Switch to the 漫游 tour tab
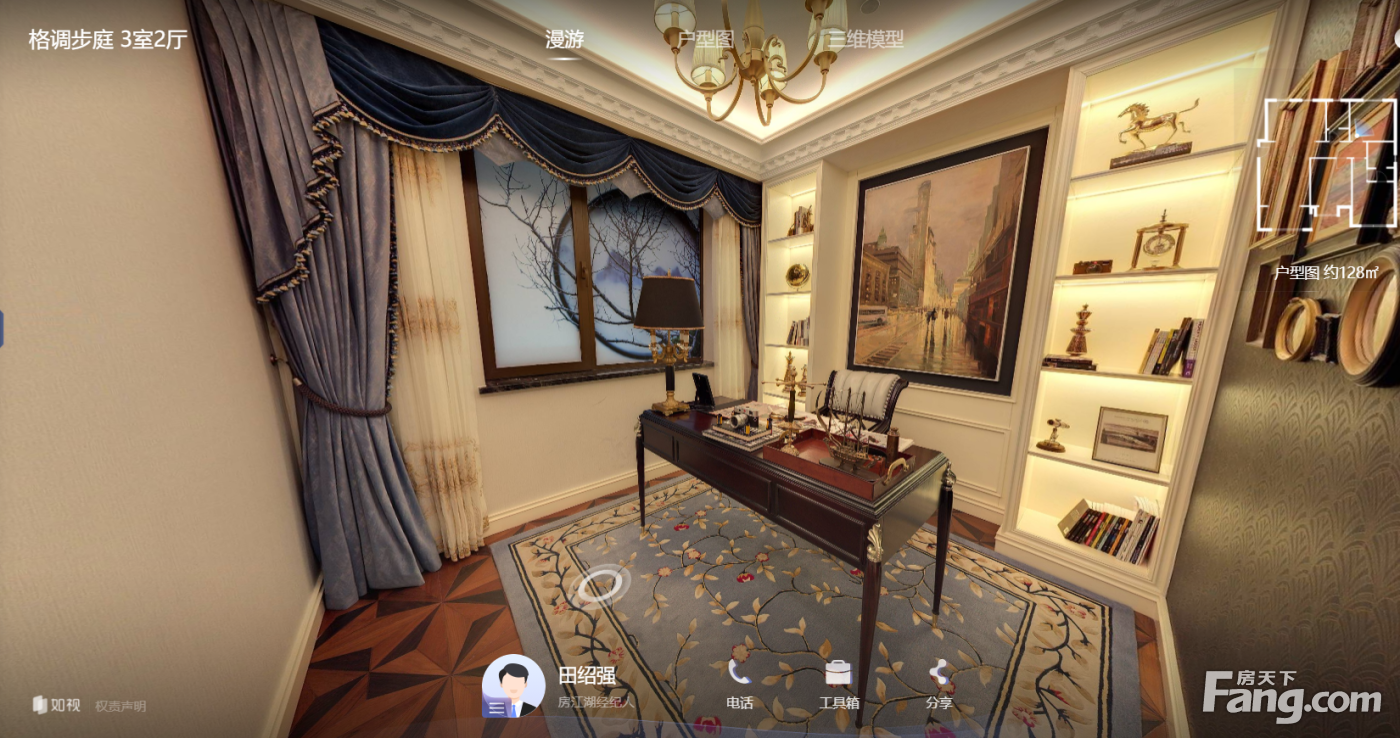 click(564, 40)
